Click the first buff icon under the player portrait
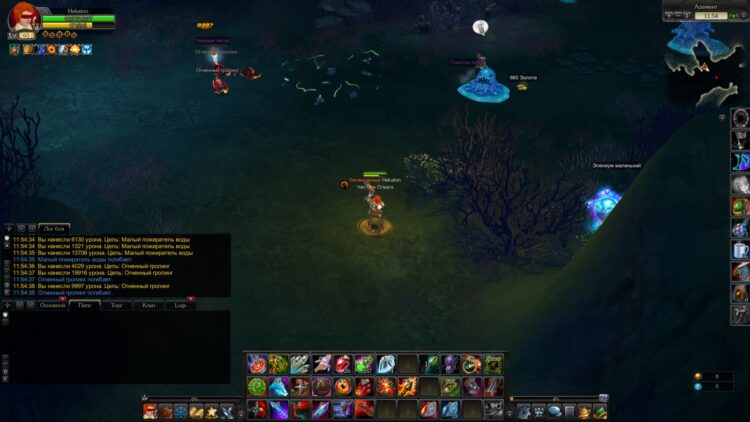 (15, 49)
